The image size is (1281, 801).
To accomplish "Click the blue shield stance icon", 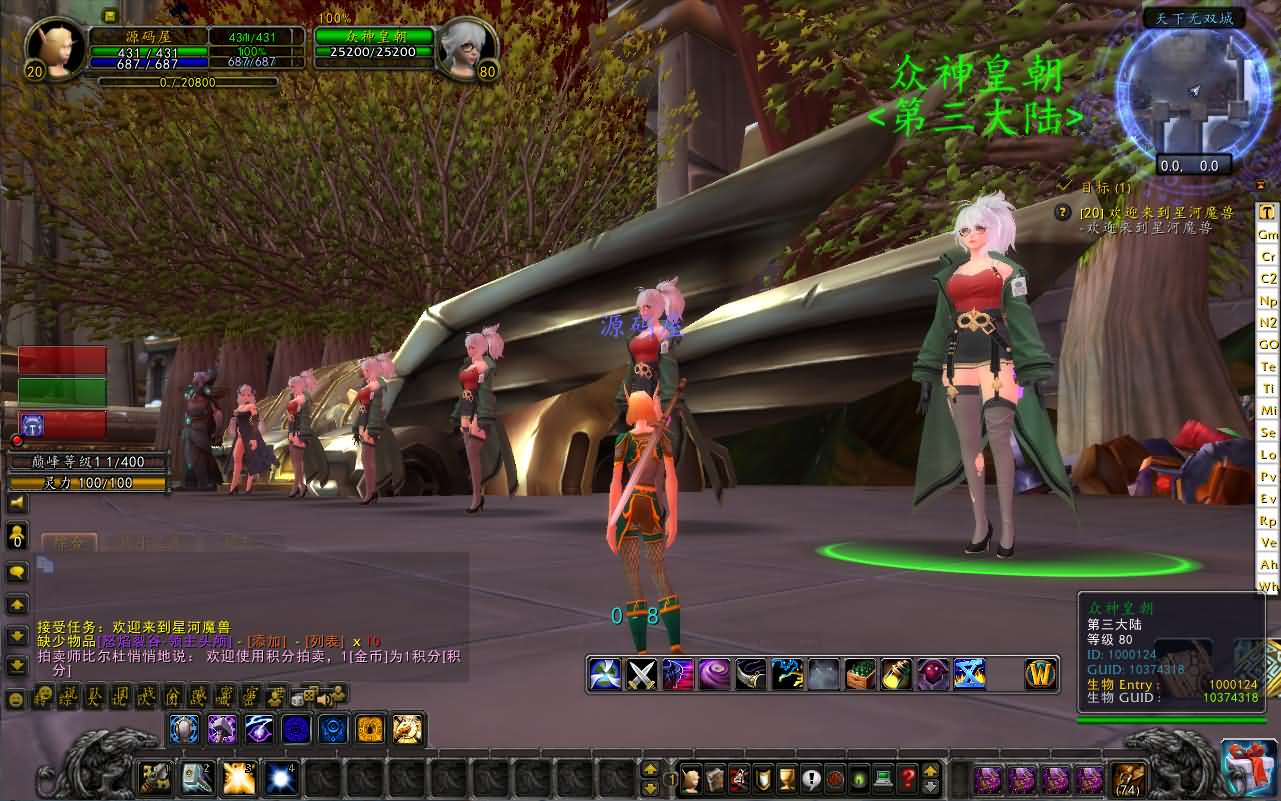I will [x=184, y=729].
